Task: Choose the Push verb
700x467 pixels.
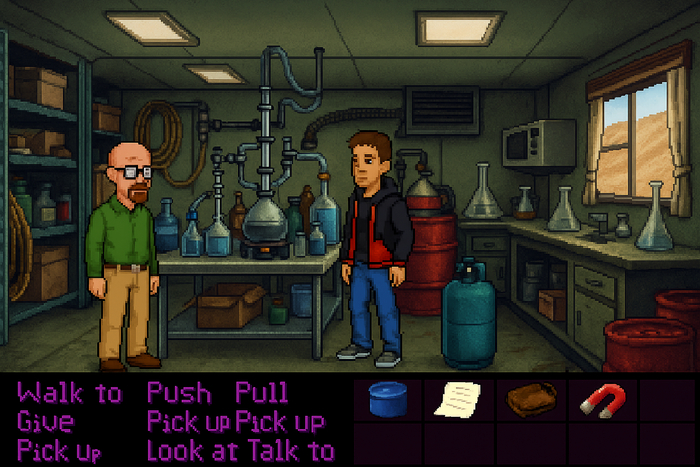Action: click(x=182, y=392)
